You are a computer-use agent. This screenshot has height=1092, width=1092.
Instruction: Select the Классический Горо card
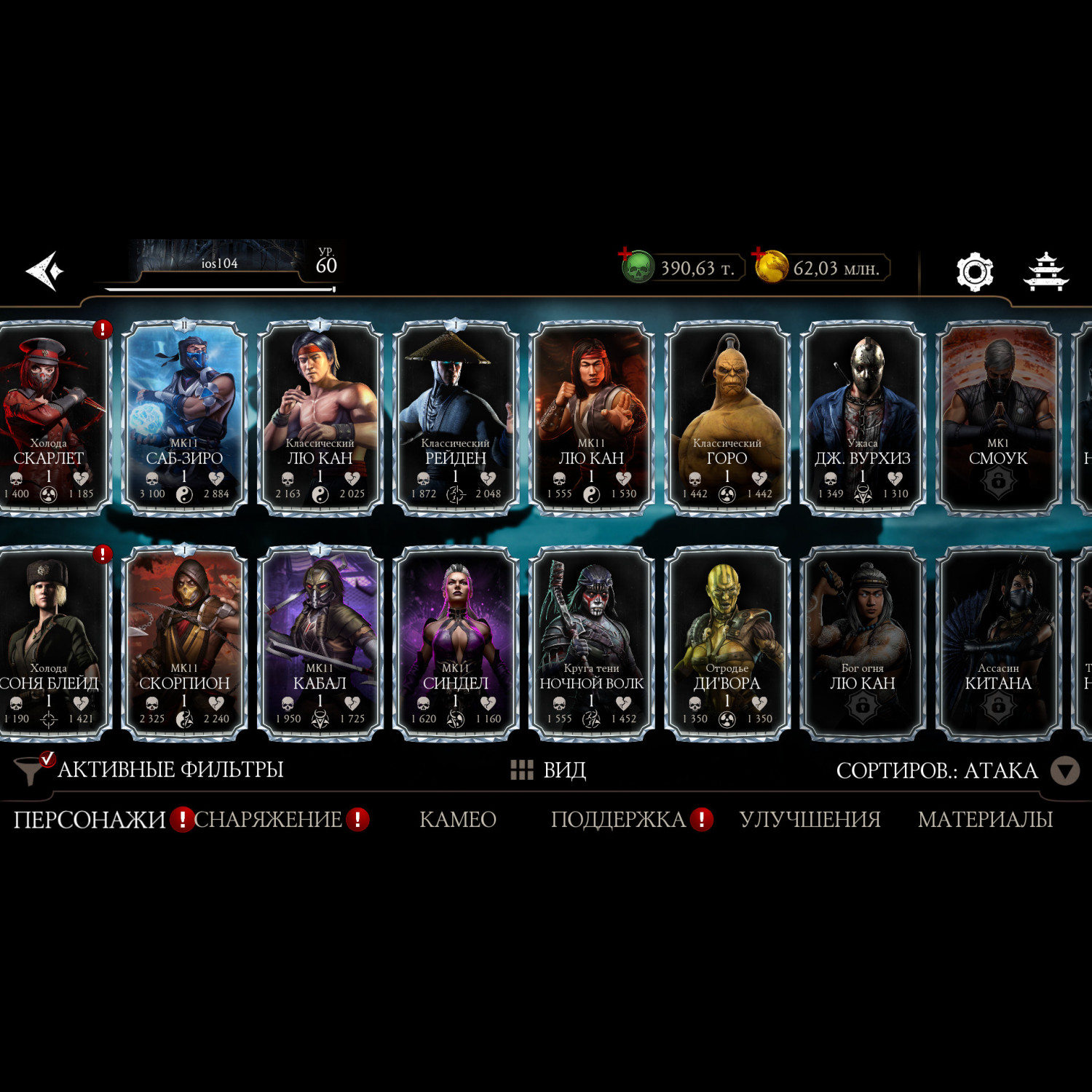pyautogui.click(x=727, y=419)
